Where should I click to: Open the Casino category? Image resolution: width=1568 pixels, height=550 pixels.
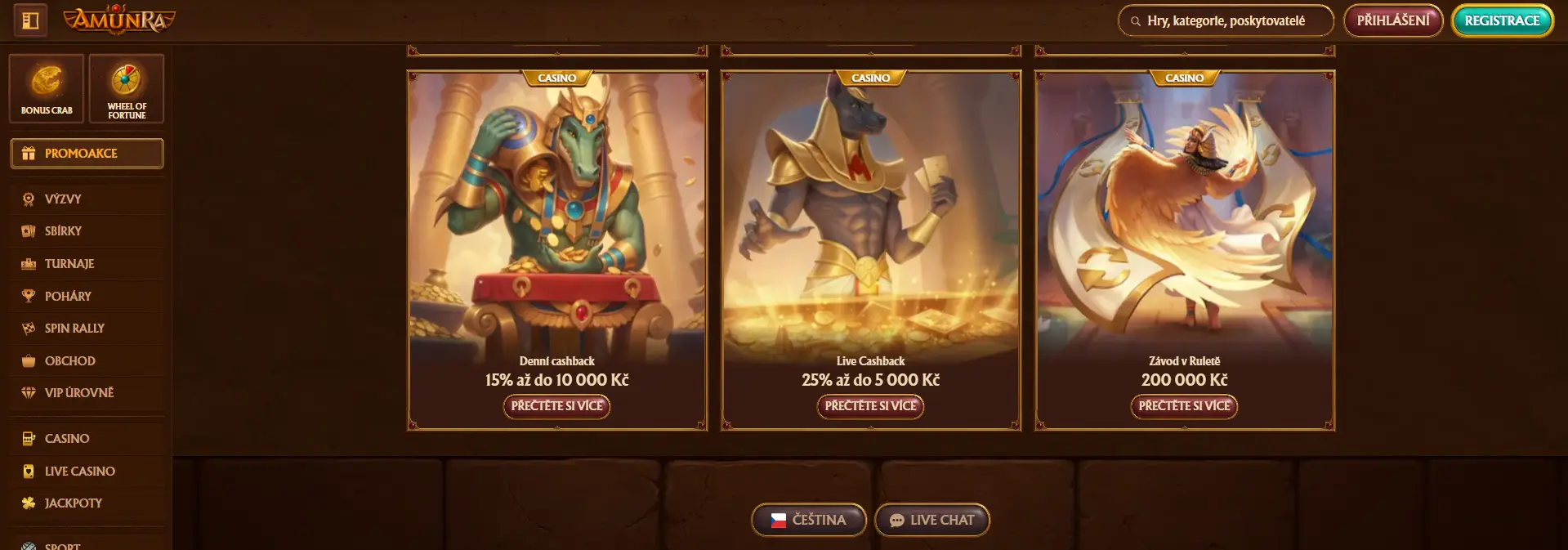67,439
